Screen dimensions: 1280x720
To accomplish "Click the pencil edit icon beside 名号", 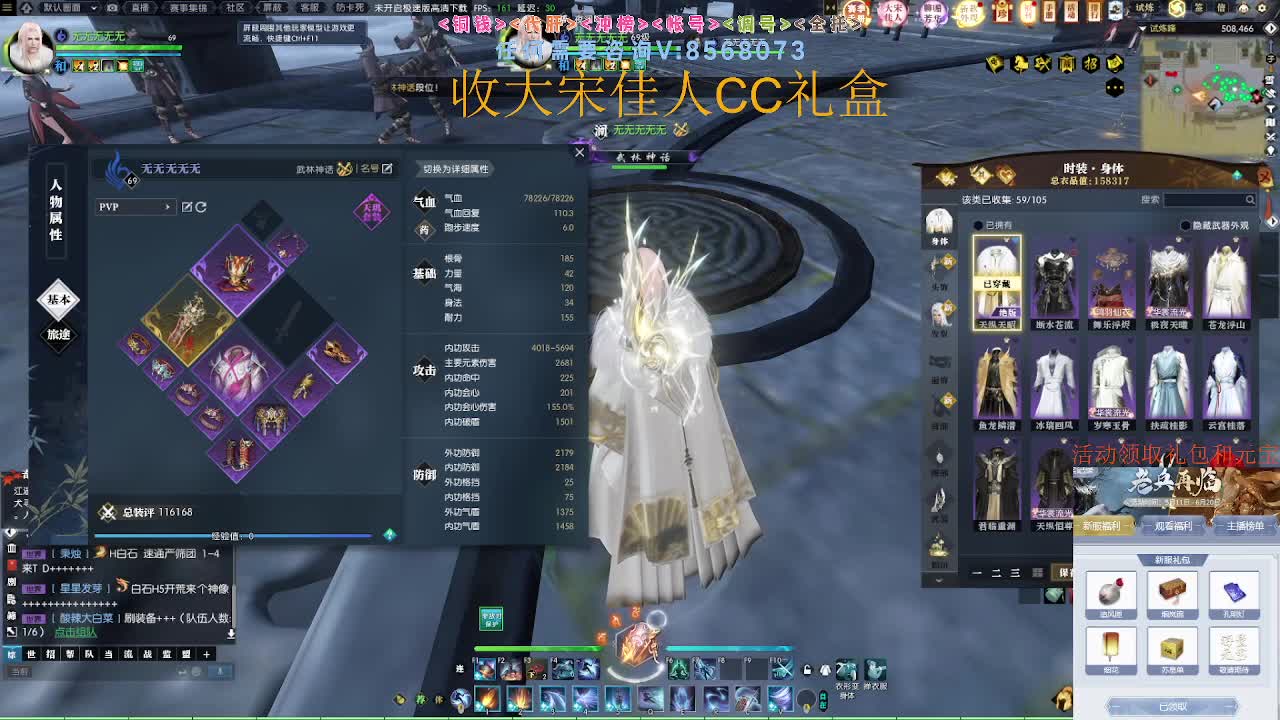I will (387, 168).
